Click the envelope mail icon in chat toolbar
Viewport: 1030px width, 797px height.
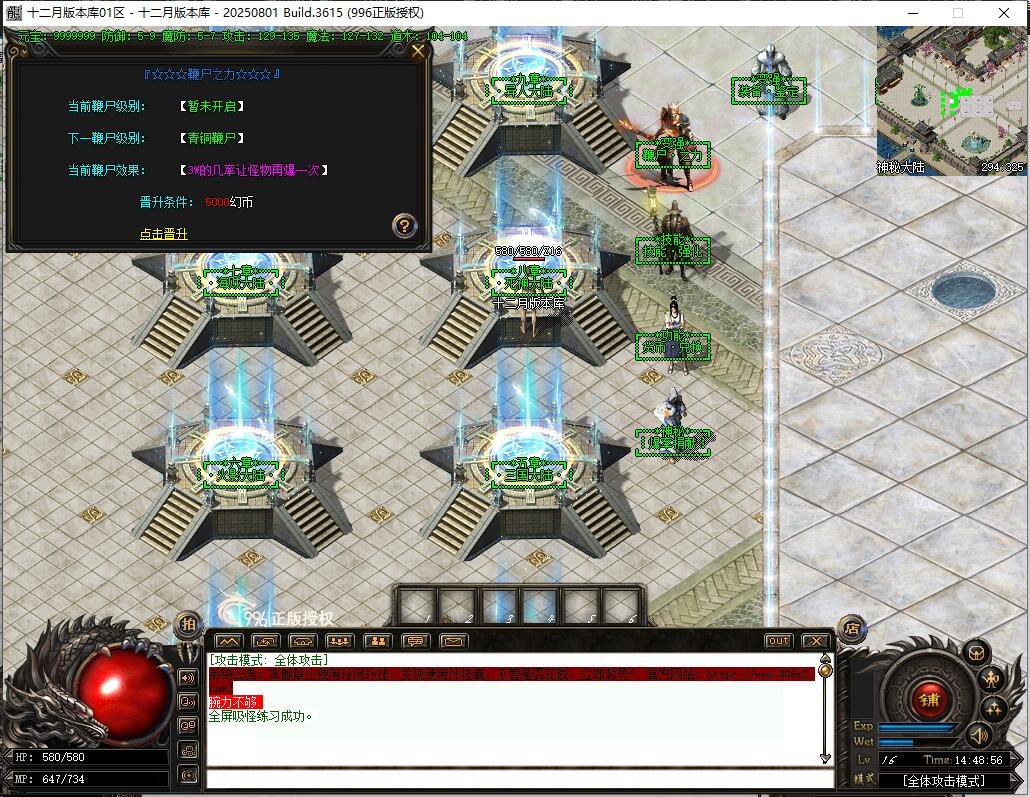coord(453,641)
